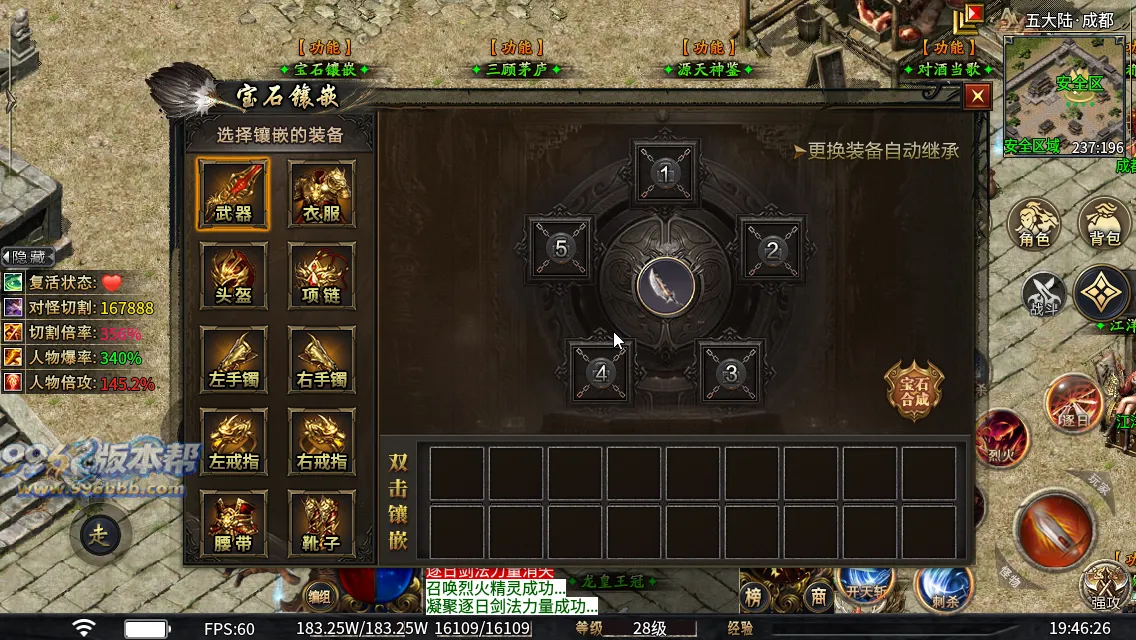Open the minimap of 成都
The height and width of the screenshot is (640, 1136).
(1064, 95)
